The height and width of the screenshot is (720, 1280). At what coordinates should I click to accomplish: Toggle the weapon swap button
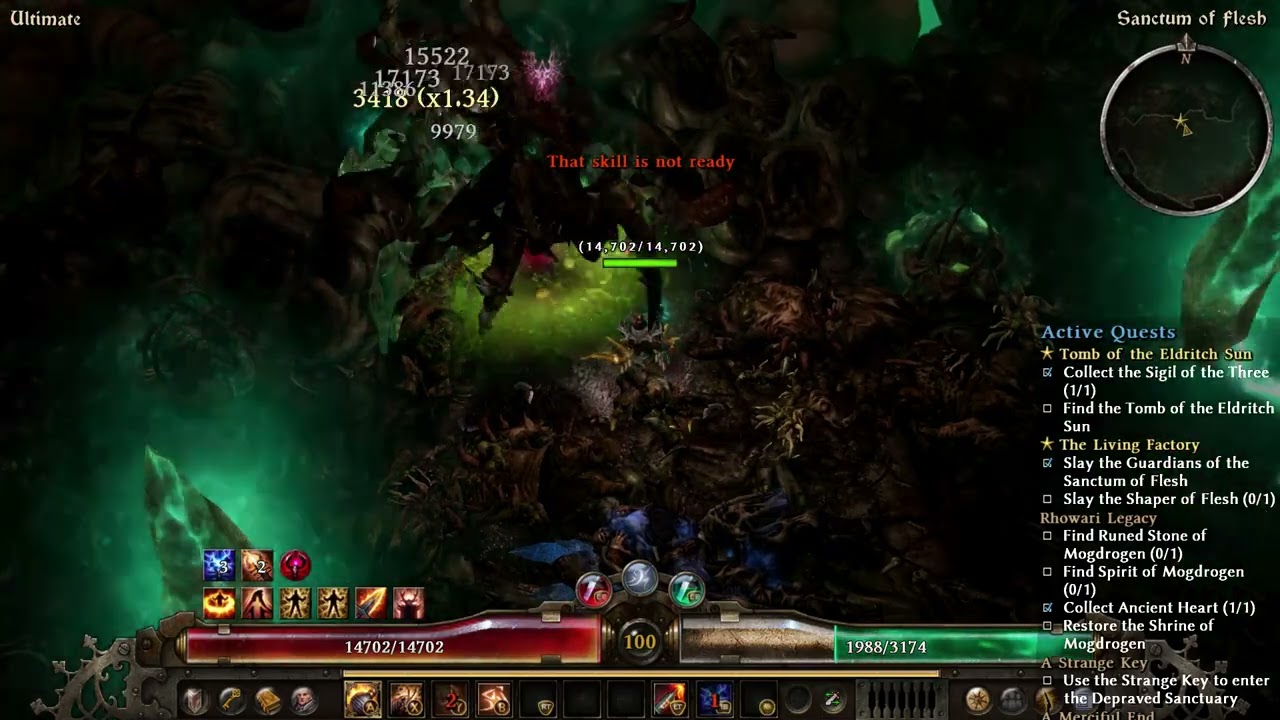[833, 701]
